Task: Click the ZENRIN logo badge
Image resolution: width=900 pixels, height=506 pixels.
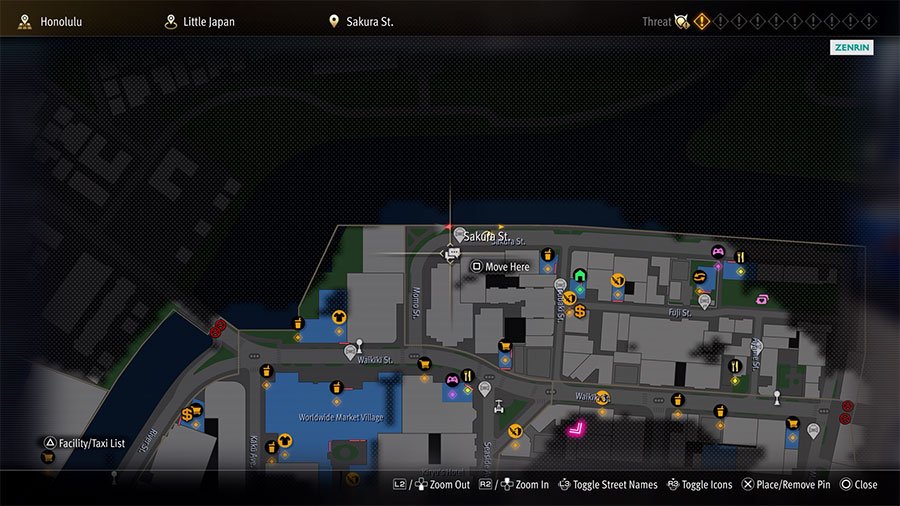Action: (850, 47)
